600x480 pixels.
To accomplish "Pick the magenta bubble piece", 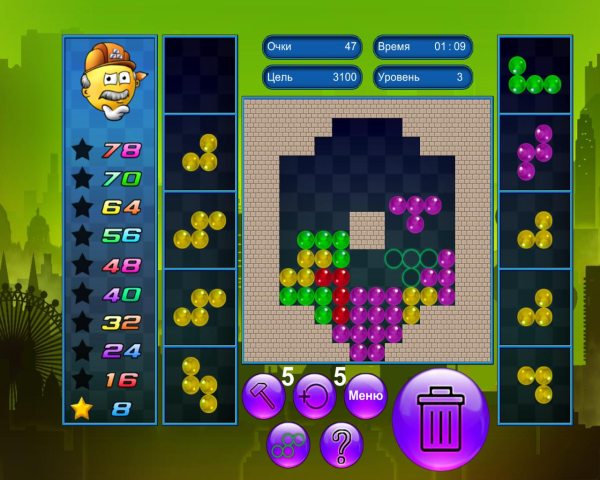I will (x=534, y=152).
